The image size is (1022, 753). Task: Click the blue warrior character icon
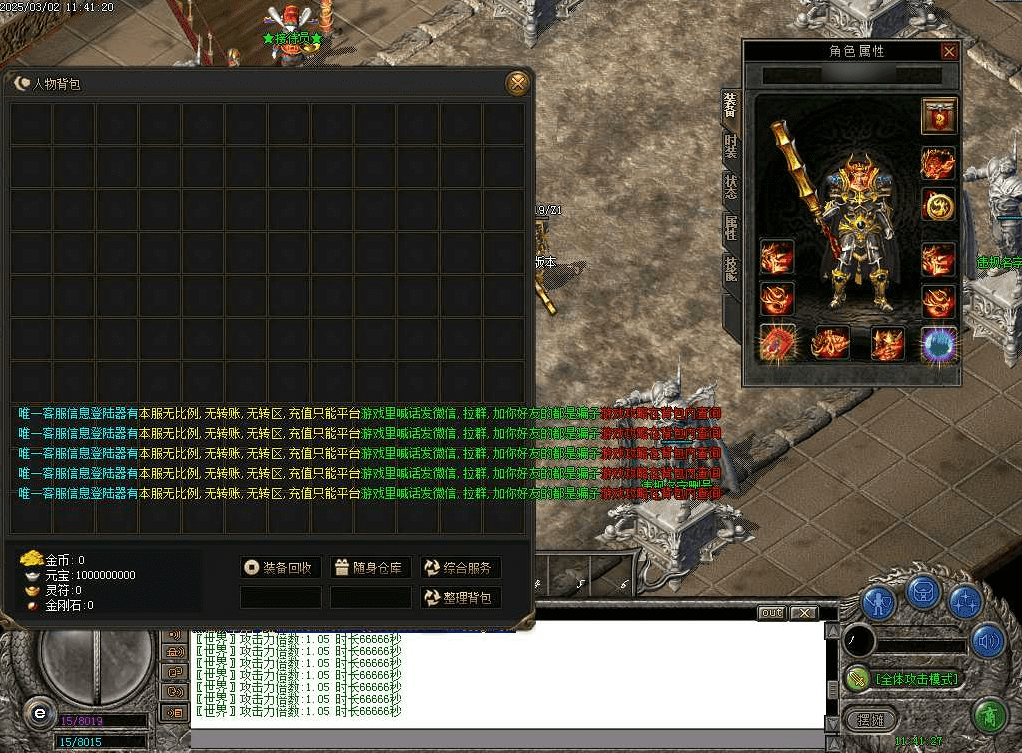pyautogui.click(x=878, y=601)
